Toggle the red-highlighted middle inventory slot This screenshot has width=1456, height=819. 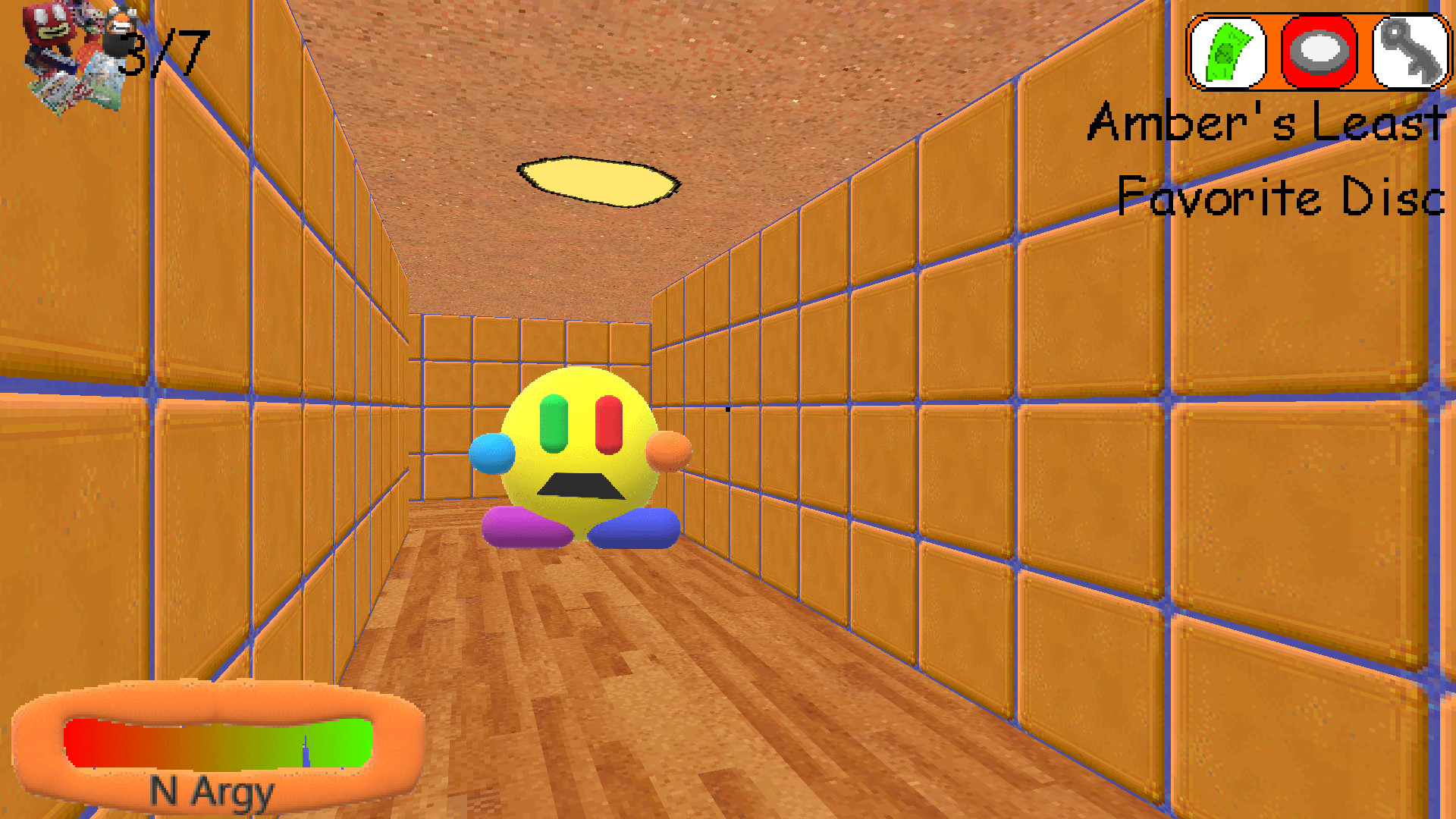(x=1319, y=51)
